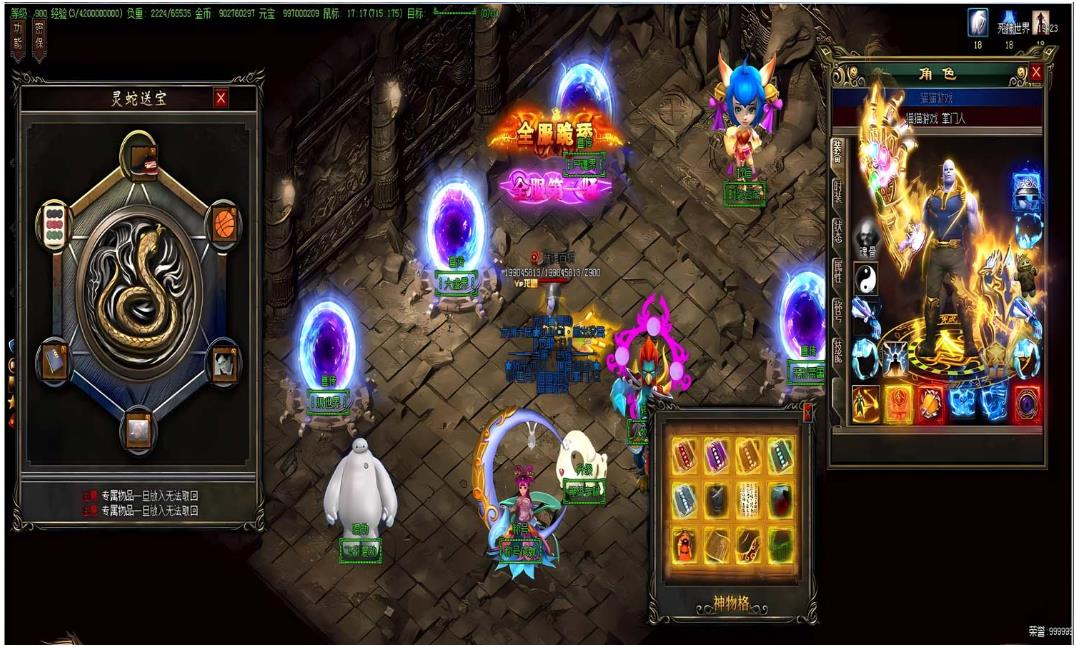The image size is (1076, 647).
Task: Select the red card with white dots
Action: coord(684,456)
